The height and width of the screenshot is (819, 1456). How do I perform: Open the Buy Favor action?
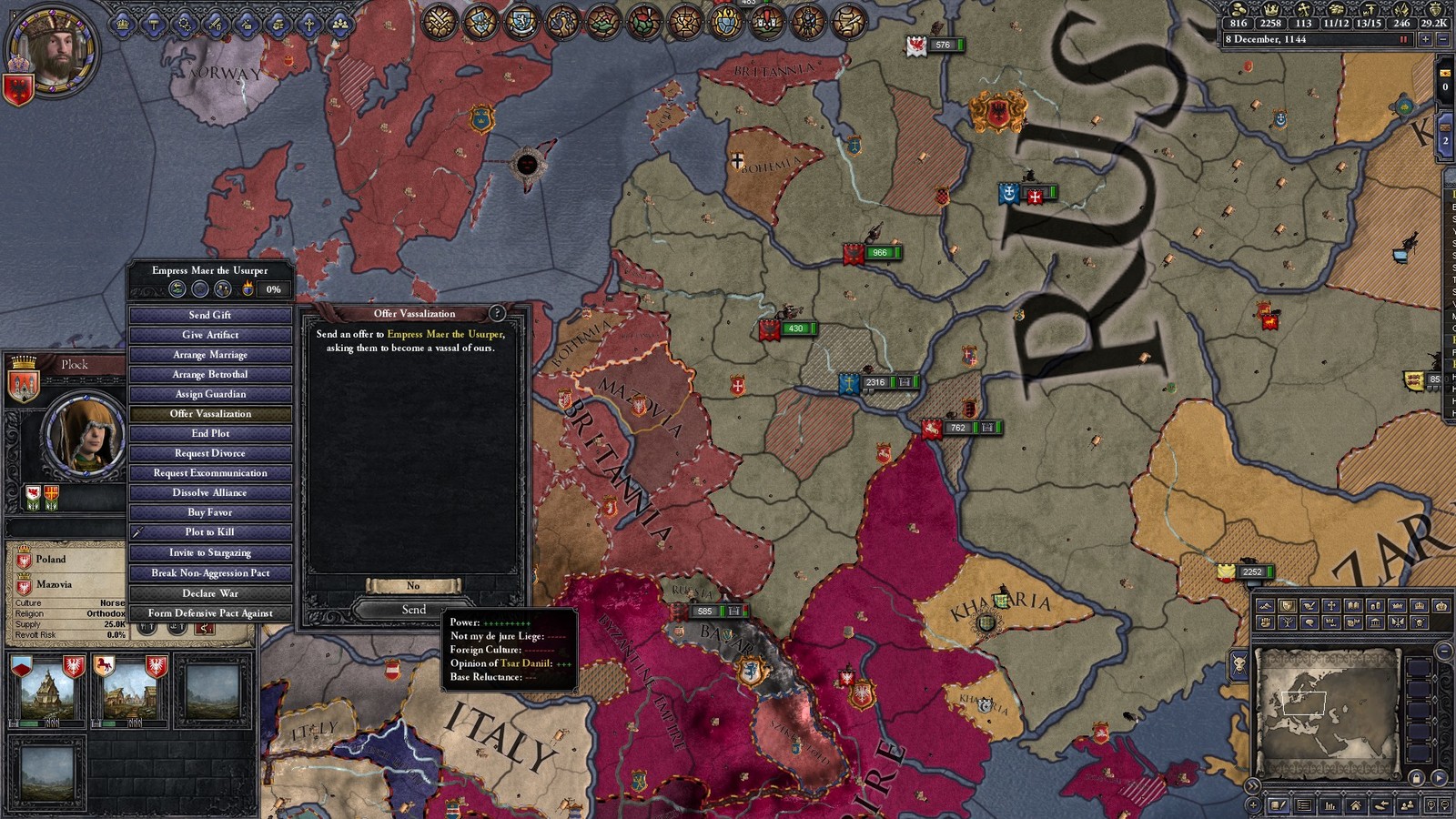coord(210,512)
